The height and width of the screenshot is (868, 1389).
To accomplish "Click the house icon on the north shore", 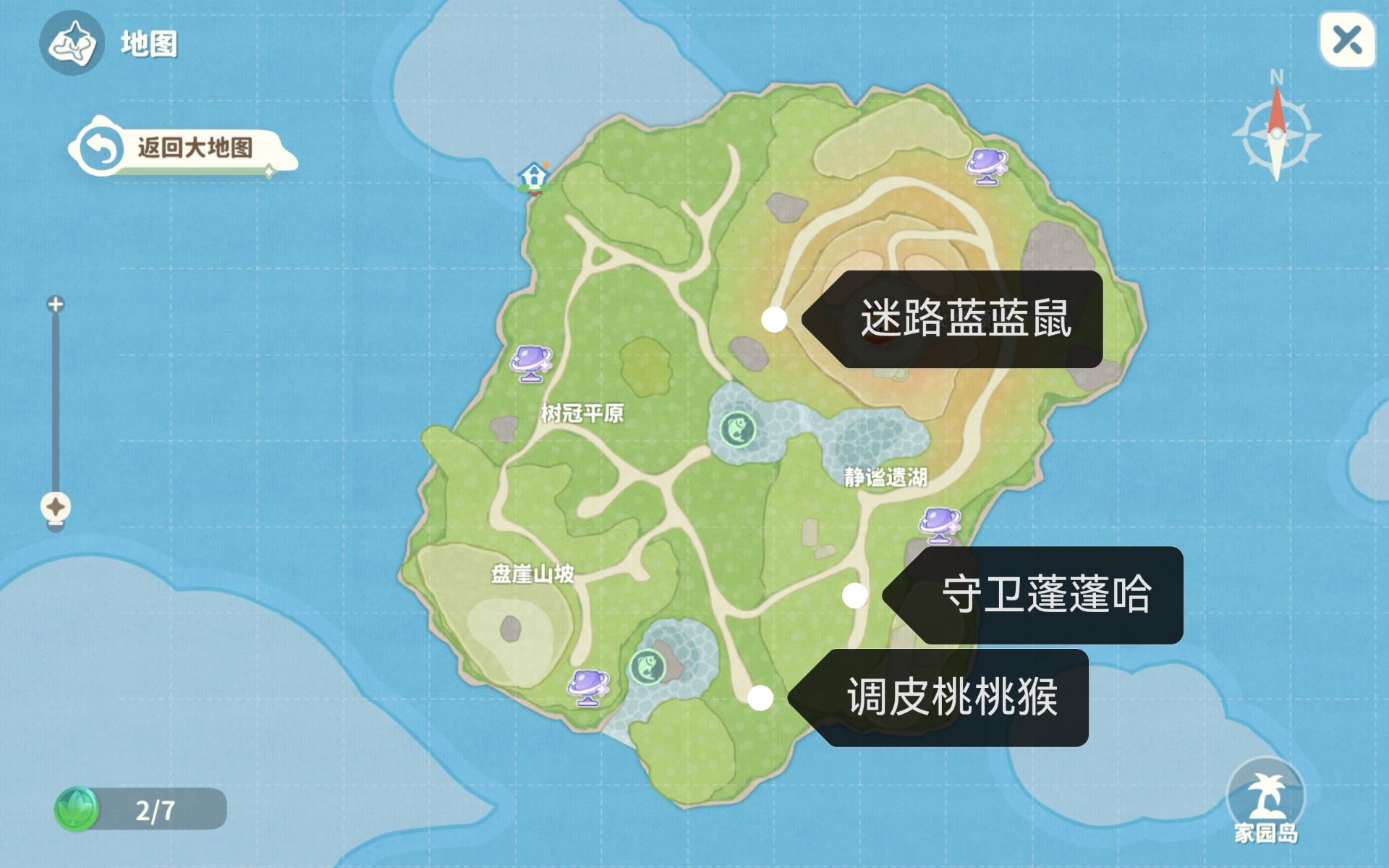I will point(533,176).
